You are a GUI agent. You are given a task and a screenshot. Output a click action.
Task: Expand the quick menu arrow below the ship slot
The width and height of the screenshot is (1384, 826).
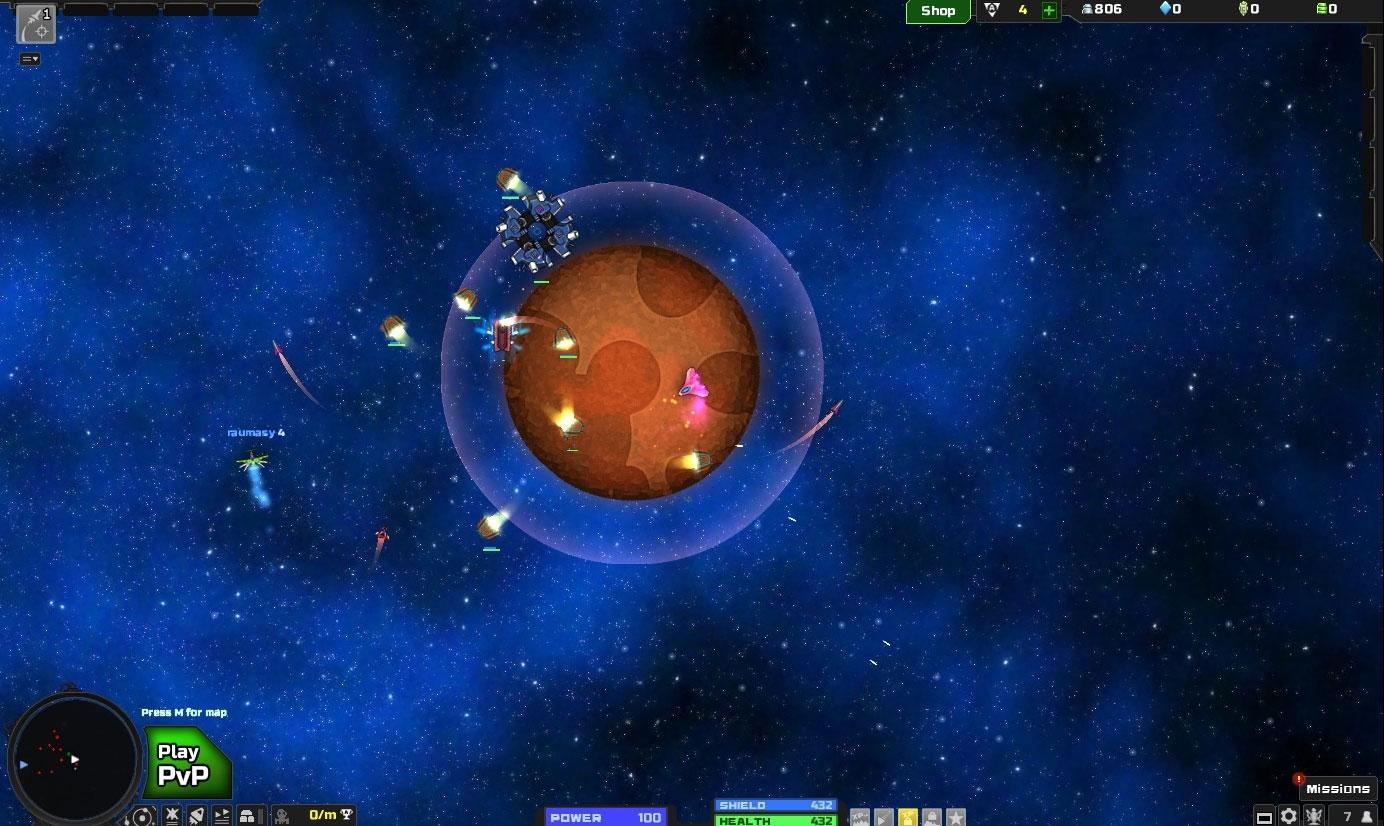coord(29,60)
